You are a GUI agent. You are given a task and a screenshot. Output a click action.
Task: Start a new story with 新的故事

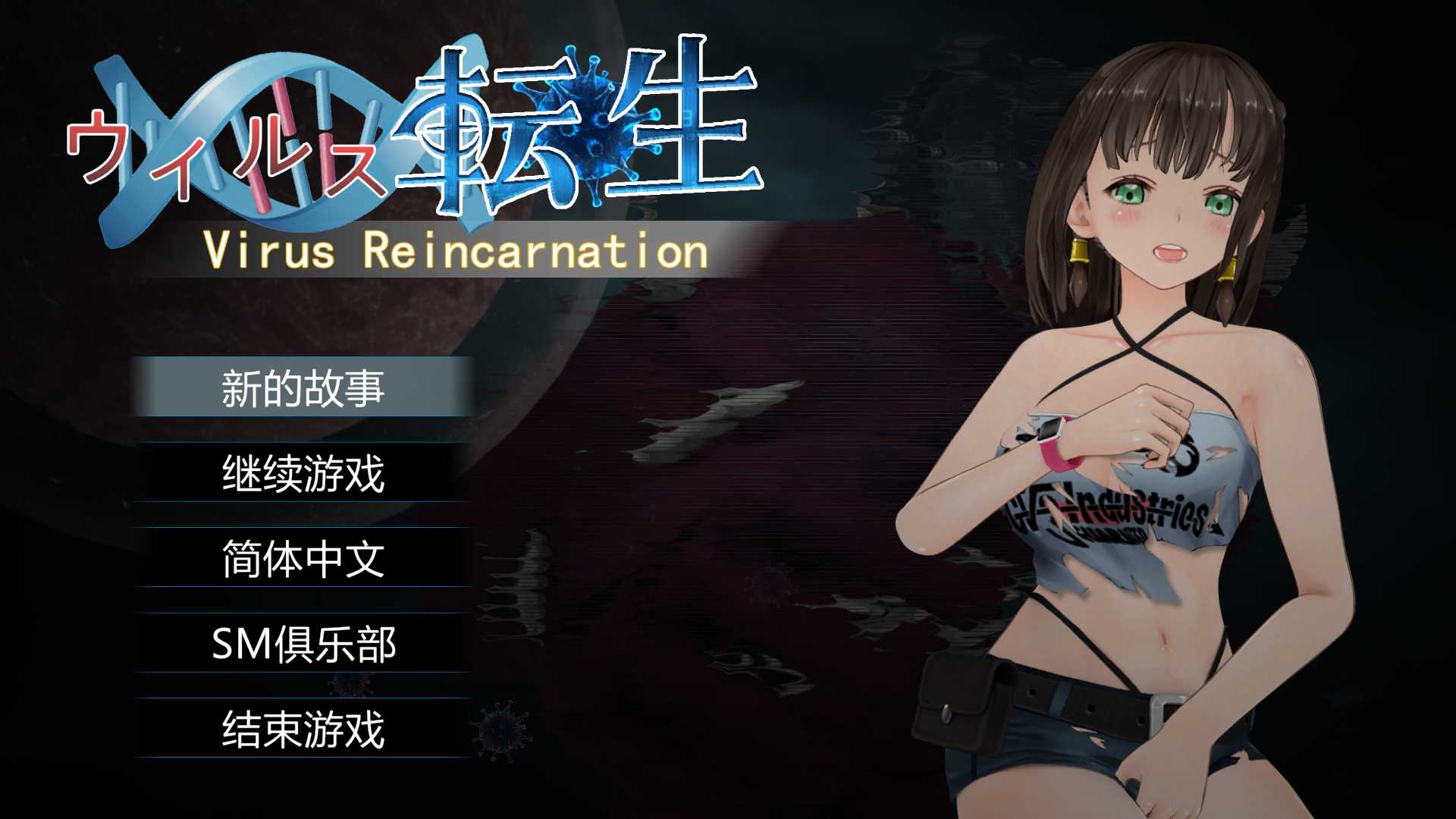[x=303, y=388]
